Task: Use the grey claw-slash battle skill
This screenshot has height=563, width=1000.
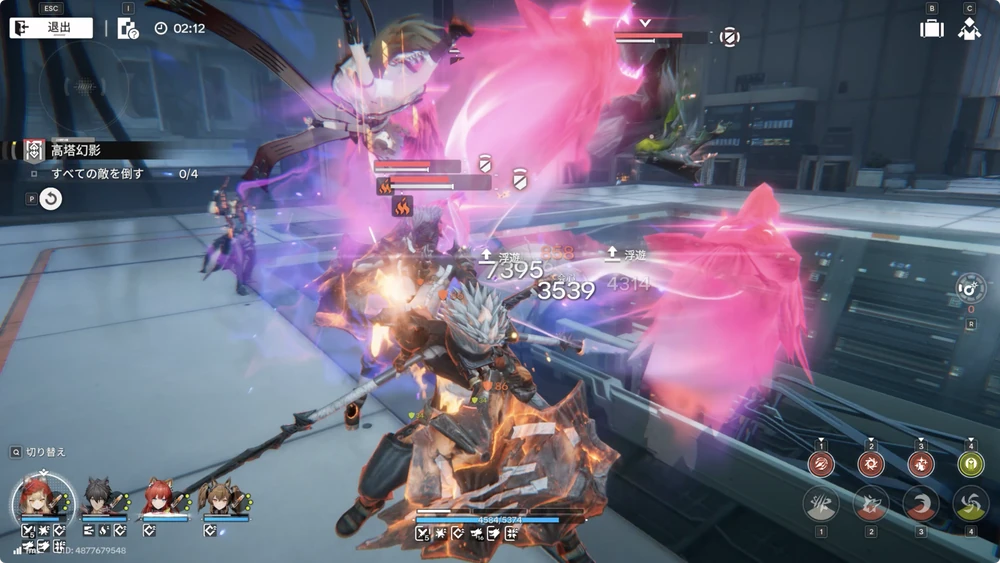Action: click(x=821, y=504)
